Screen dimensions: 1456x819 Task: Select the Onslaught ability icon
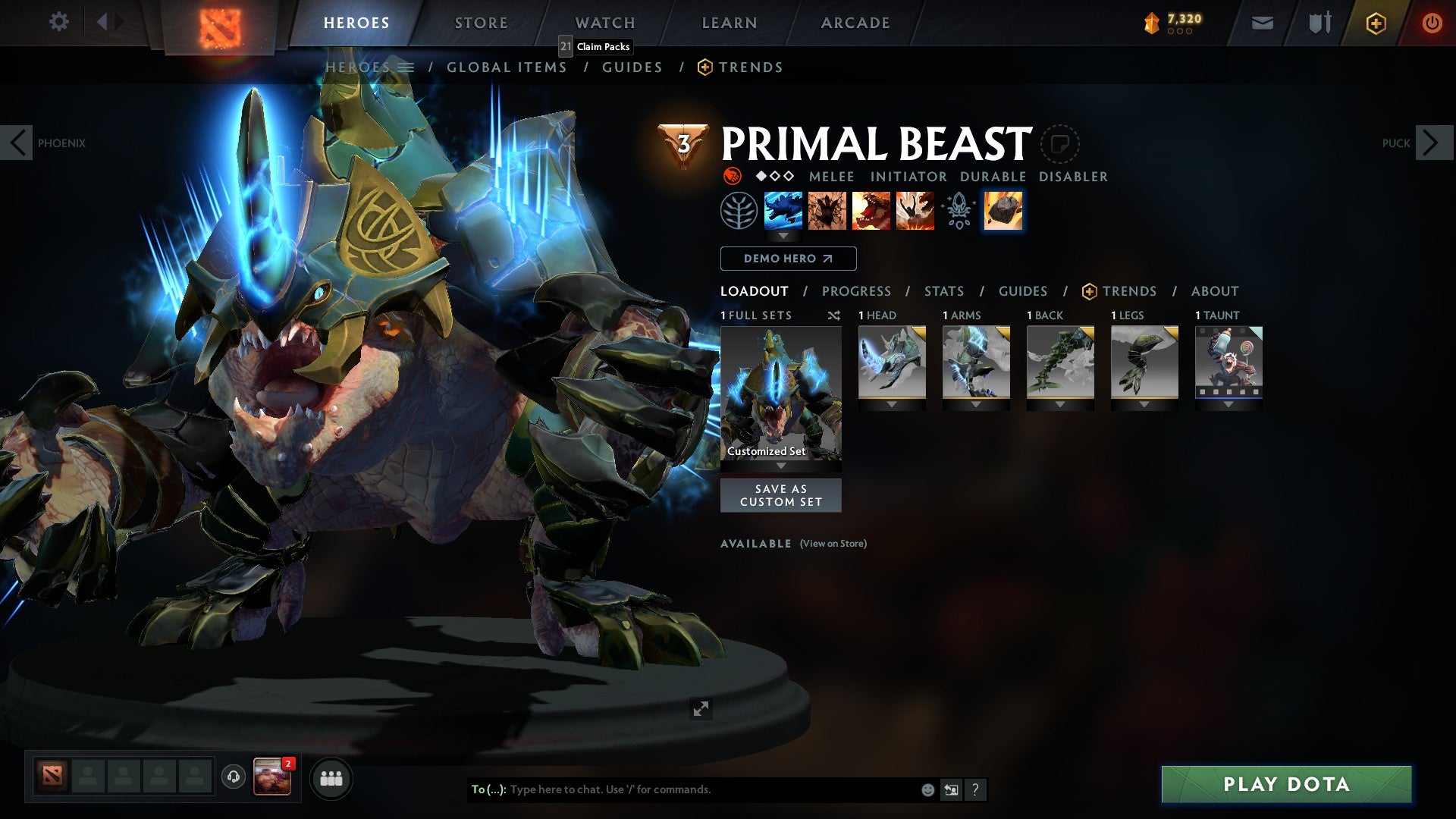coord(783,211)
